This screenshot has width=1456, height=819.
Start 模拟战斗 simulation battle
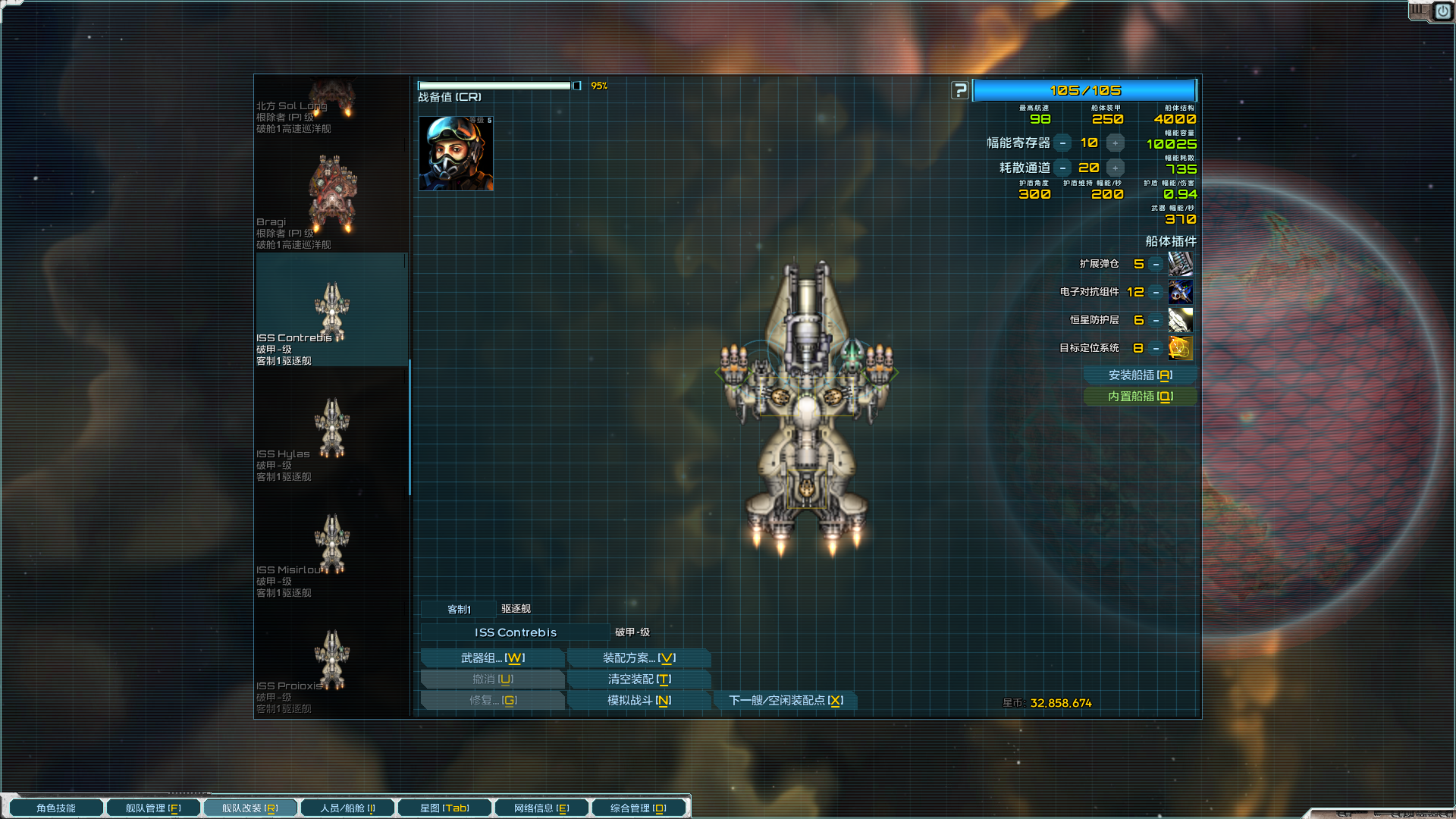coord(639,701)
